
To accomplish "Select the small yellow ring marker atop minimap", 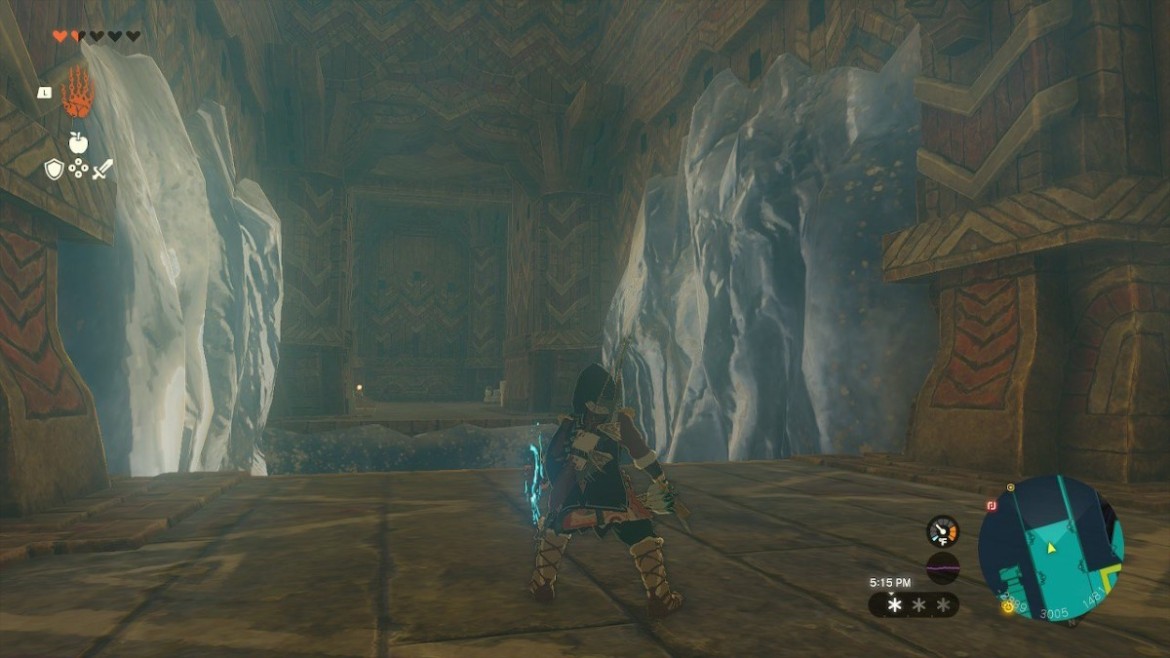I will coord(1011,487).
